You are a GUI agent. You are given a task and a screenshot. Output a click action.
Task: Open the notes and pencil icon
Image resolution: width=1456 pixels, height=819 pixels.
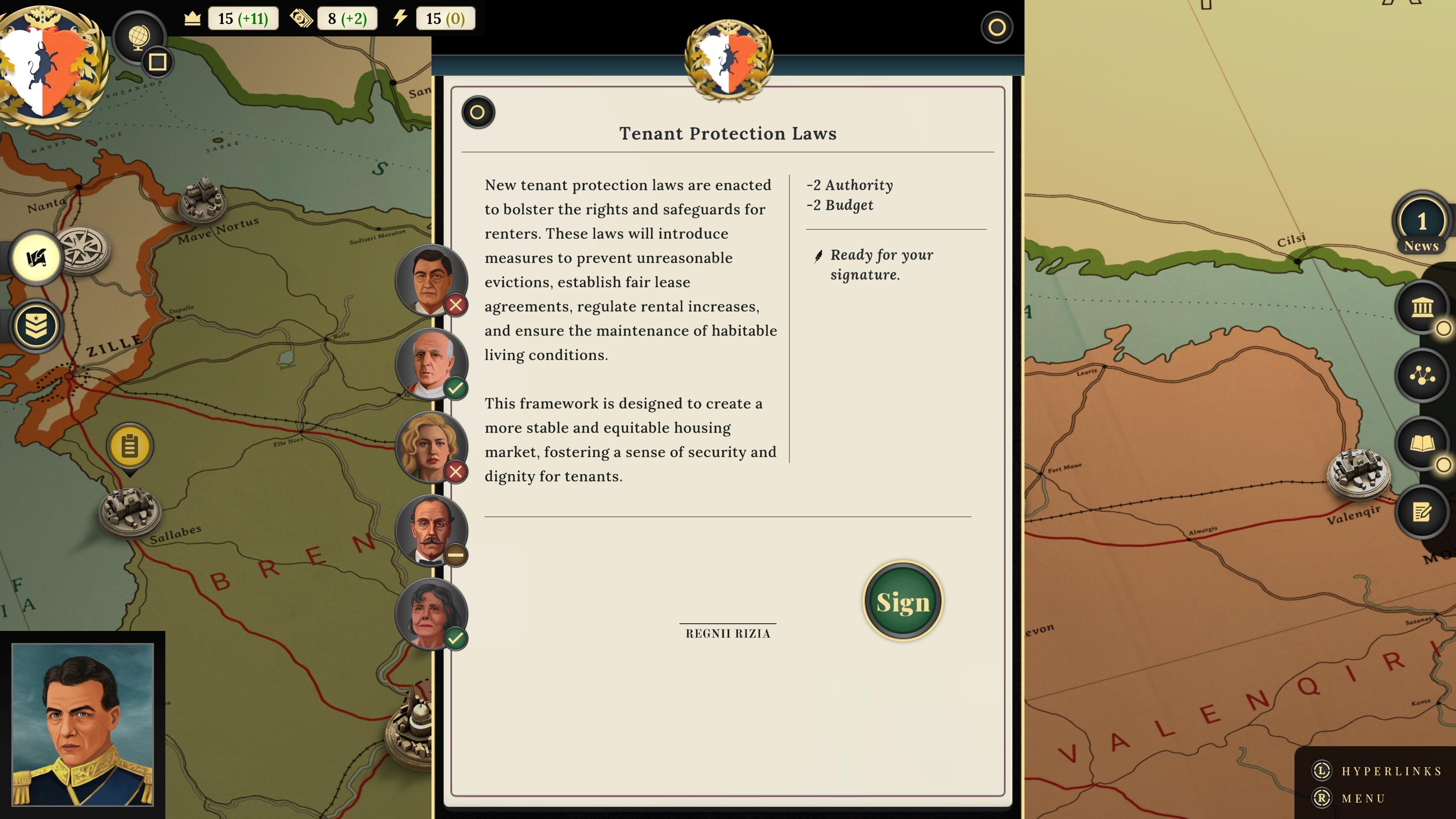pyautogui.click(x=1421, y=512)
